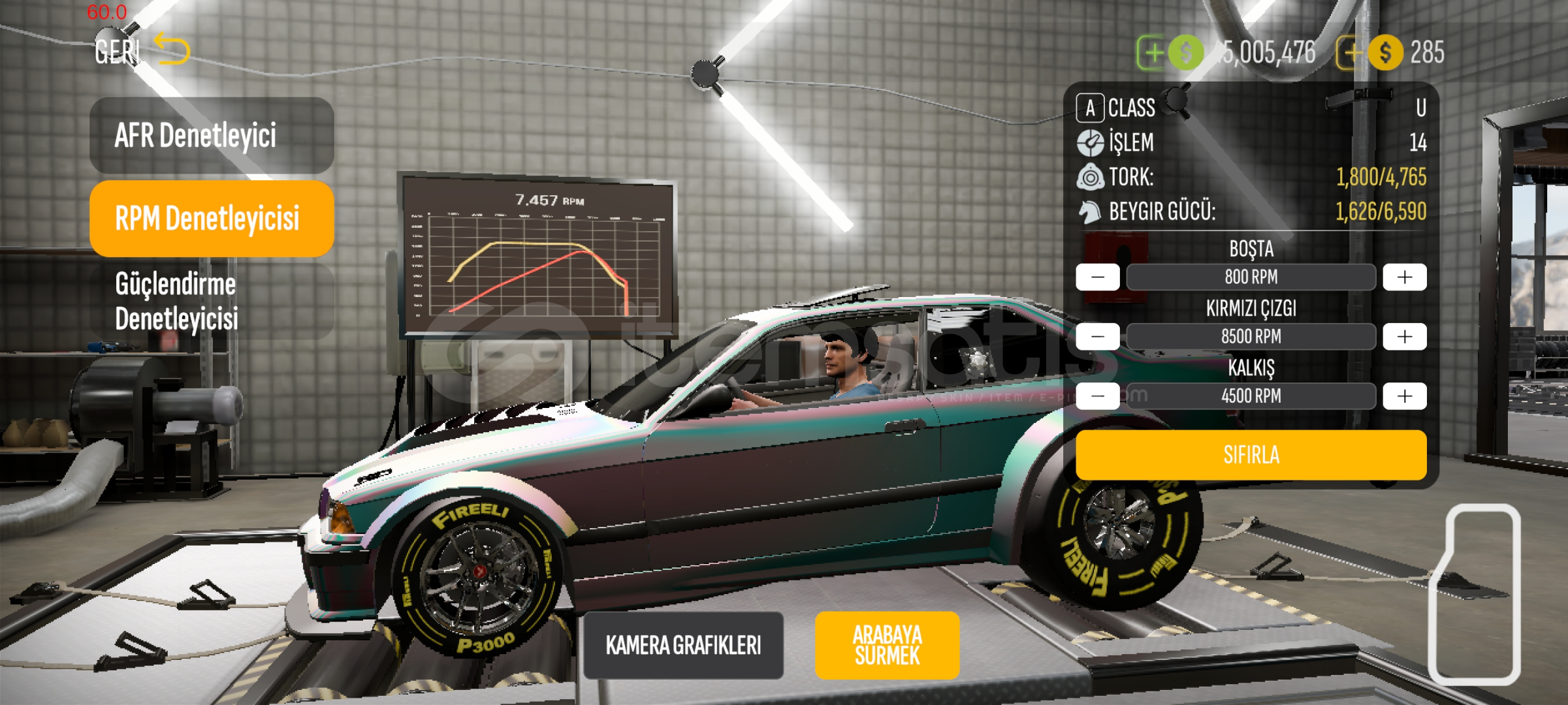Switch to Güçlendirme Denetleyicisi tab

coord(212,302)
